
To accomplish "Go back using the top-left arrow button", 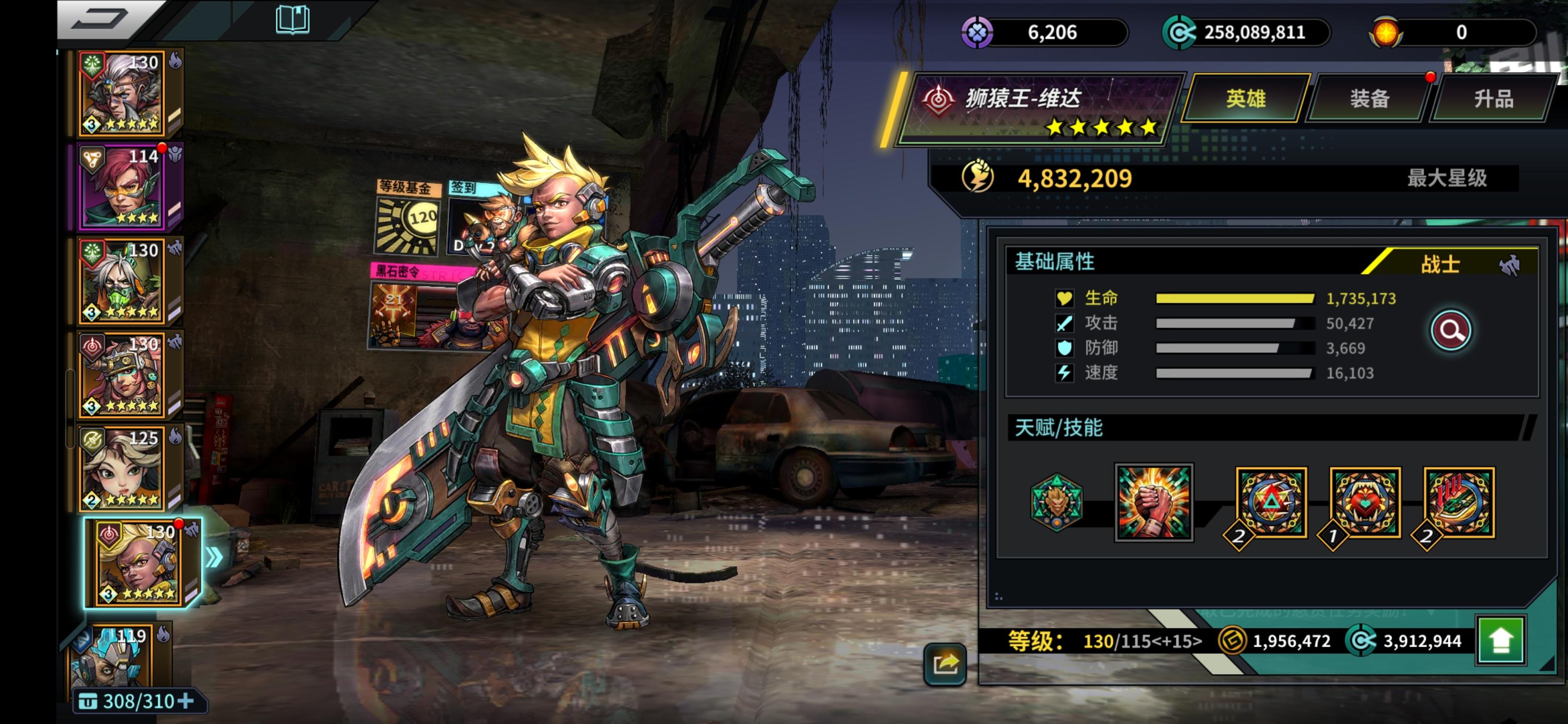I will tap(101, 20).
